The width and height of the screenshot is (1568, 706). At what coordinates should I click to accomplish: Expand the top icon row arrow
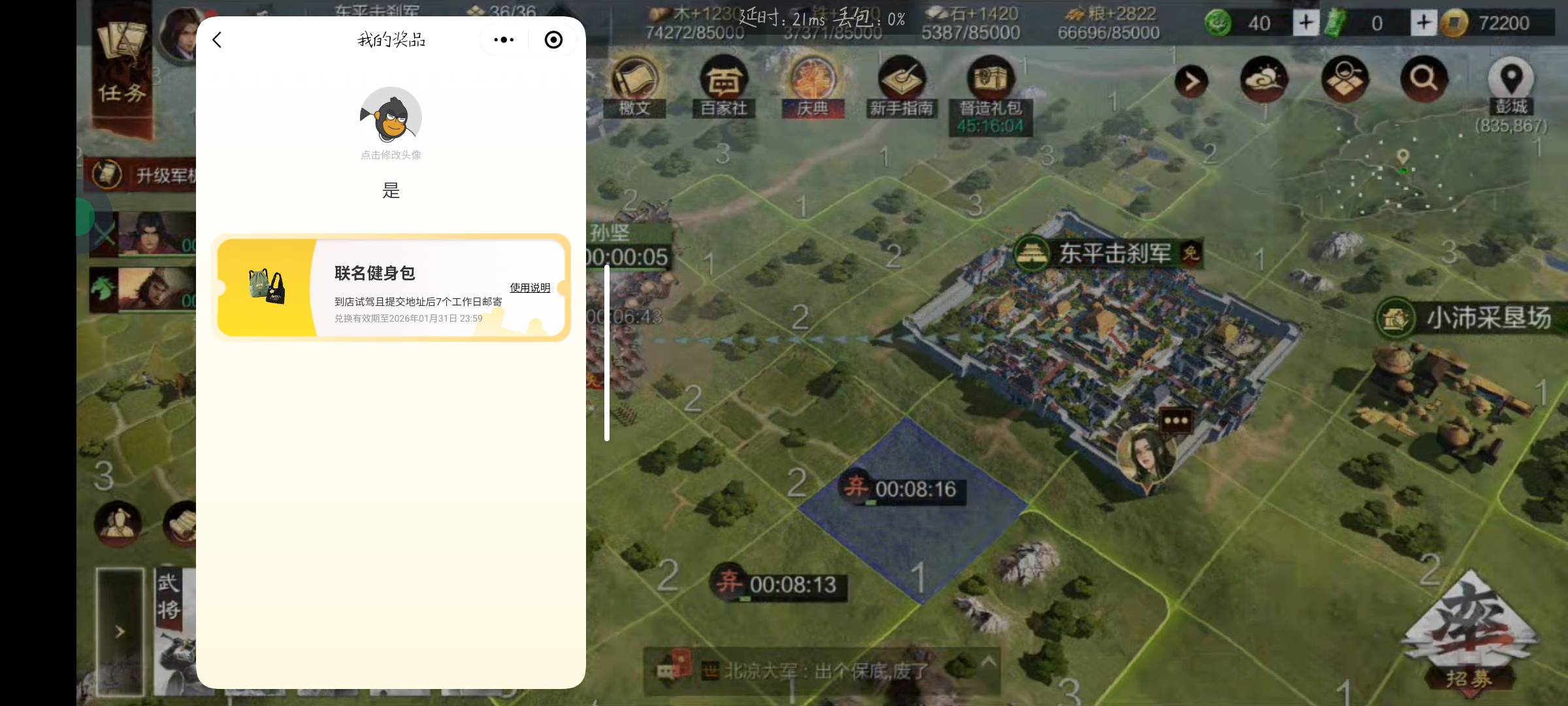click(1192, 82)
